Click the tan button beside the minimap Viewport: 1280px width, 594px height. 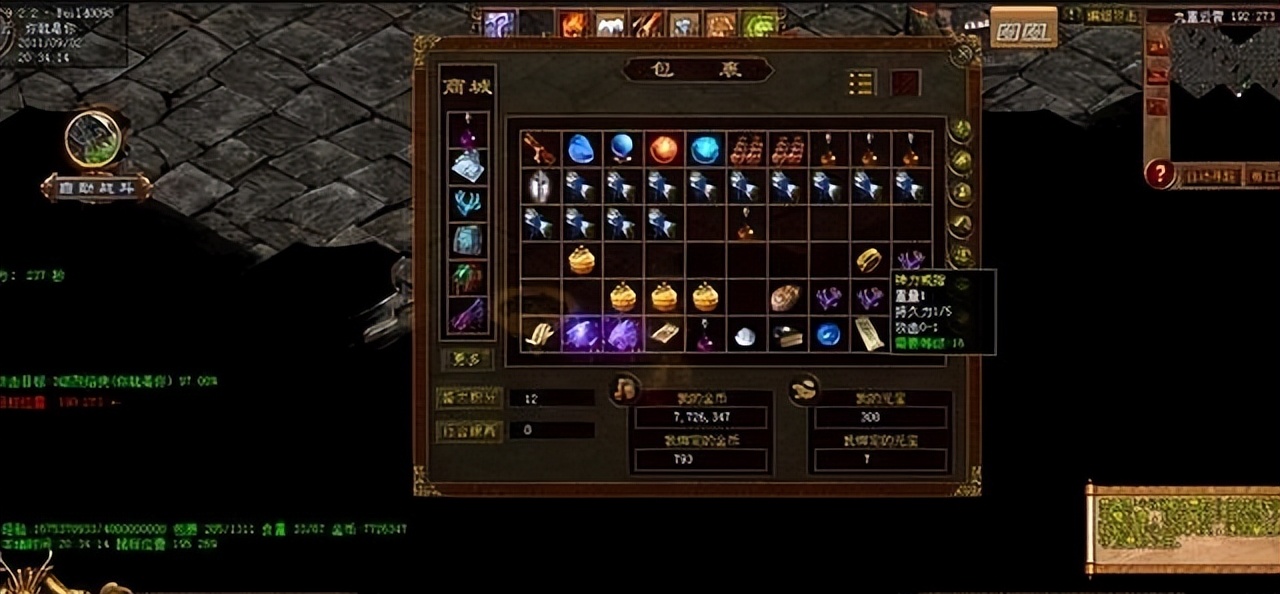tap(1023, 28)
